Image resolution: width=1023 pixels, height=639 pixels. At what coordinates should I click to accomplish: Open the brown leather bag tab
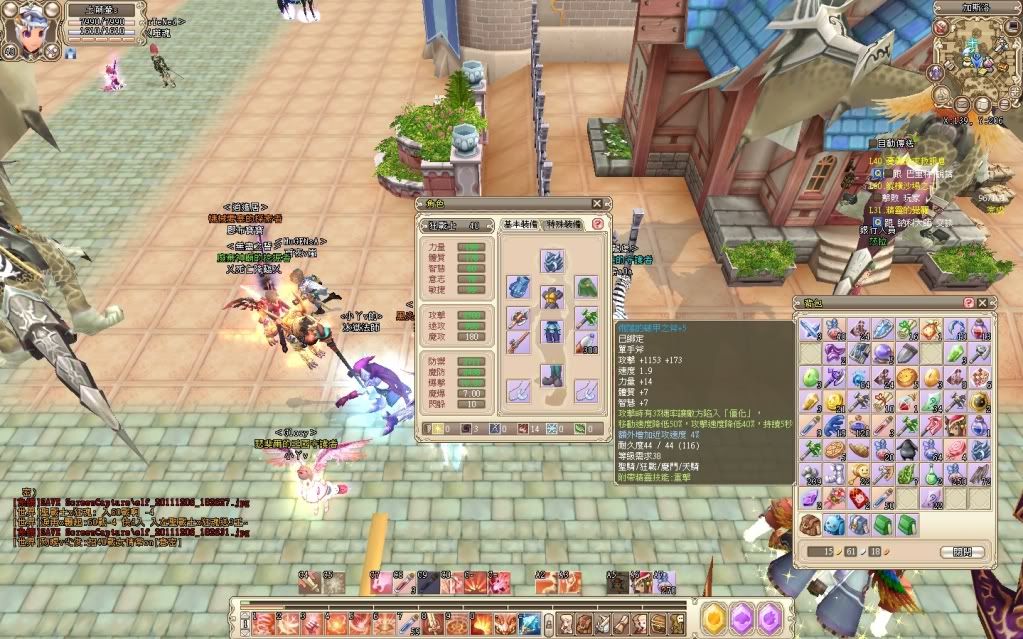809,523
